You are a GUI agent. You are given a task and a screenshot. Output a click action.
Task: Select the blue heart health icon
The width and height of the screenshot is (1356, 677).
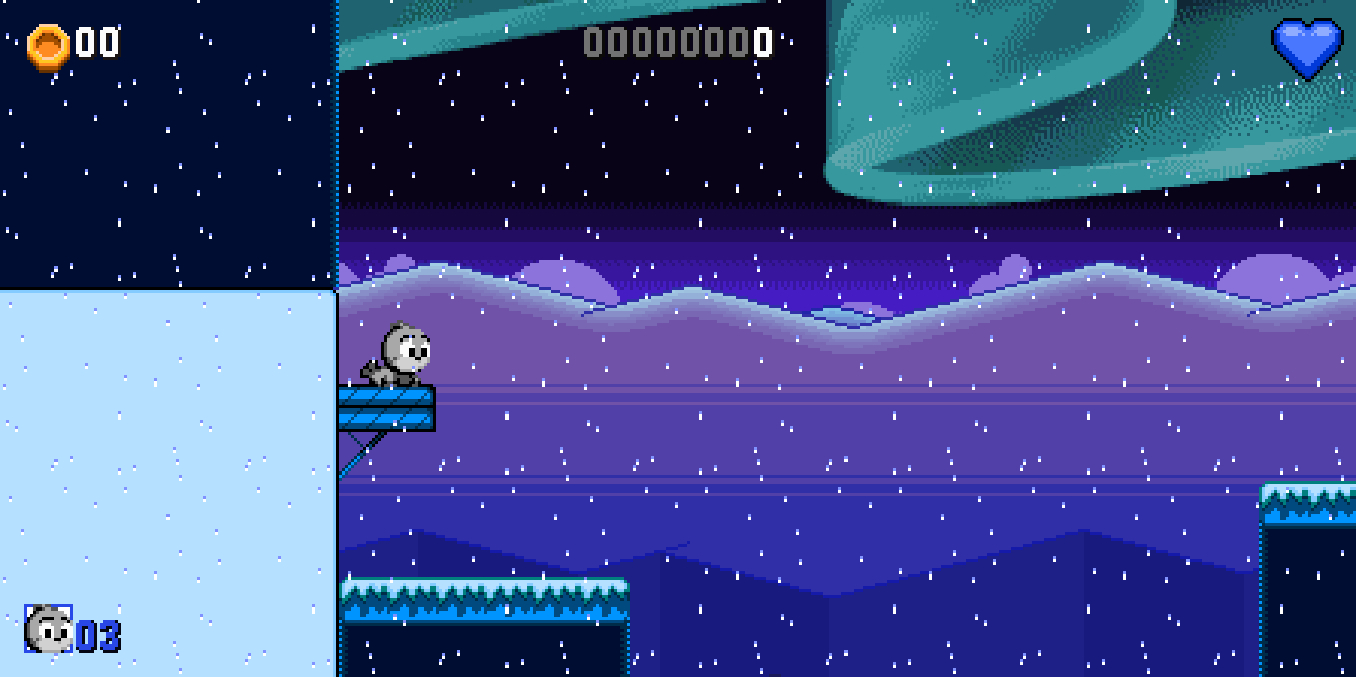coord(1307,48)
